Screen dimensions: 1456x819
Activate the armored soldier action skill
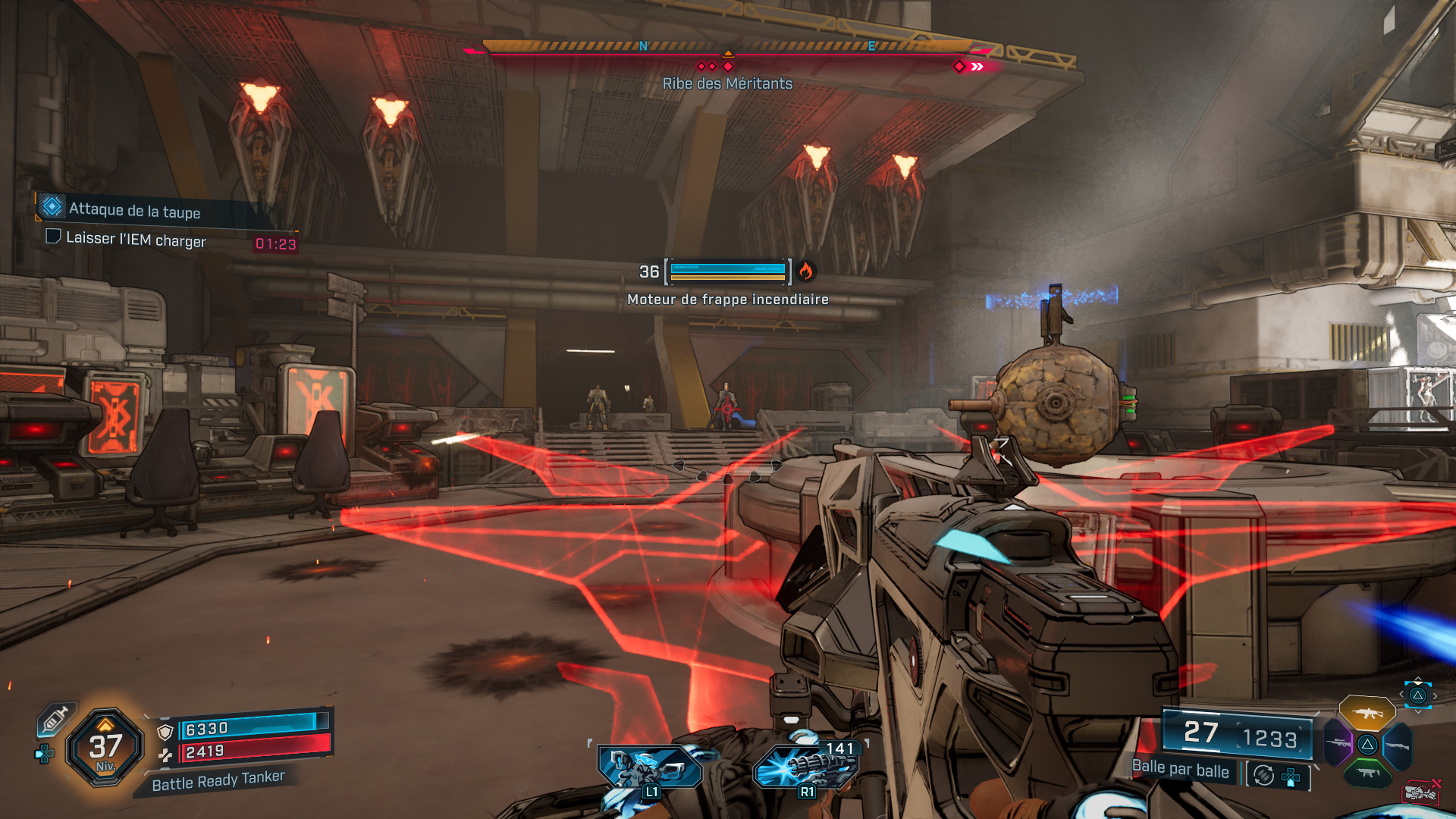tap(649, 767)
